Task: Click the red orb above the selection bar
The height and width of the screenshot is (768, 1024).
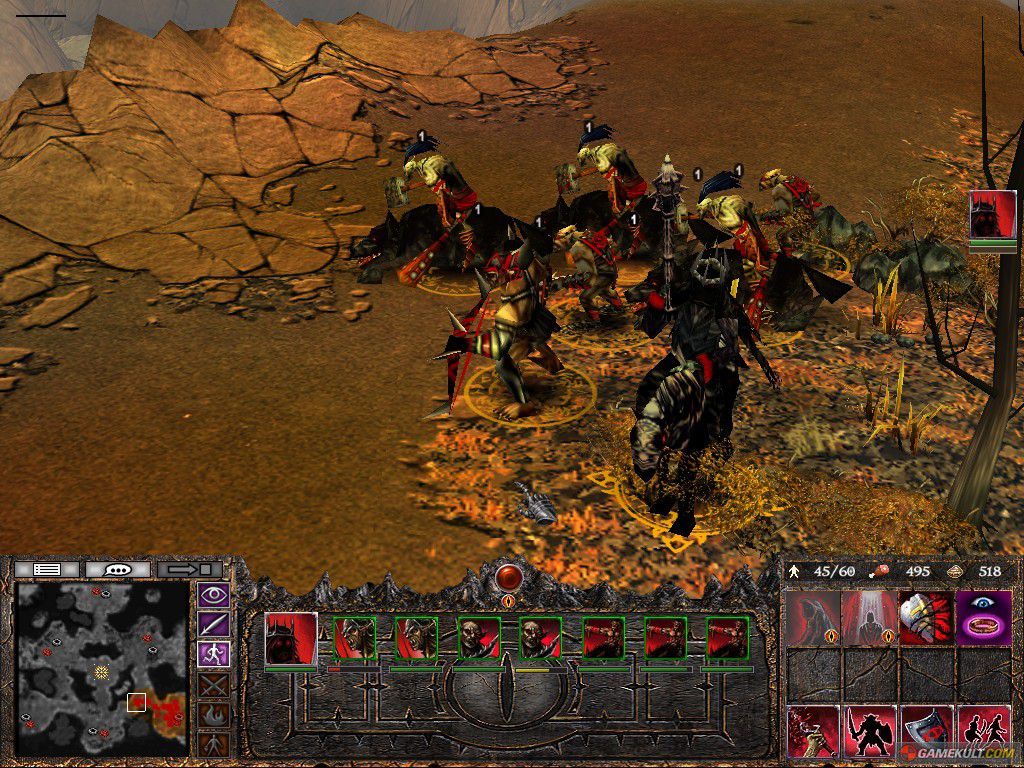Action: [x=509, y=577]
